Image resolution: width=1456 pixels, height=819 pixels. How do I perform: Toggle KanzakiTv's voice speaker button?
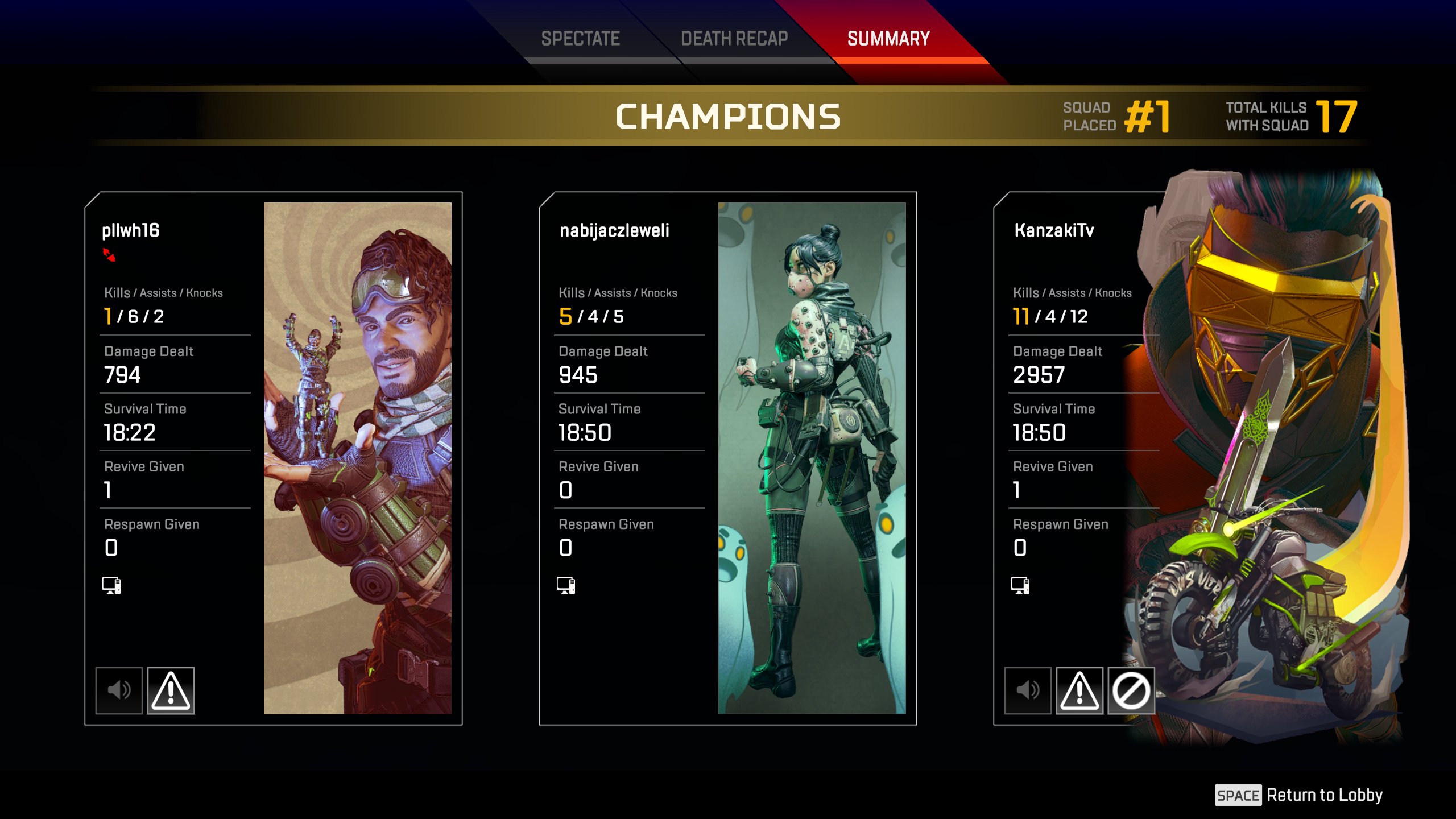click(x=1028, y=690)
